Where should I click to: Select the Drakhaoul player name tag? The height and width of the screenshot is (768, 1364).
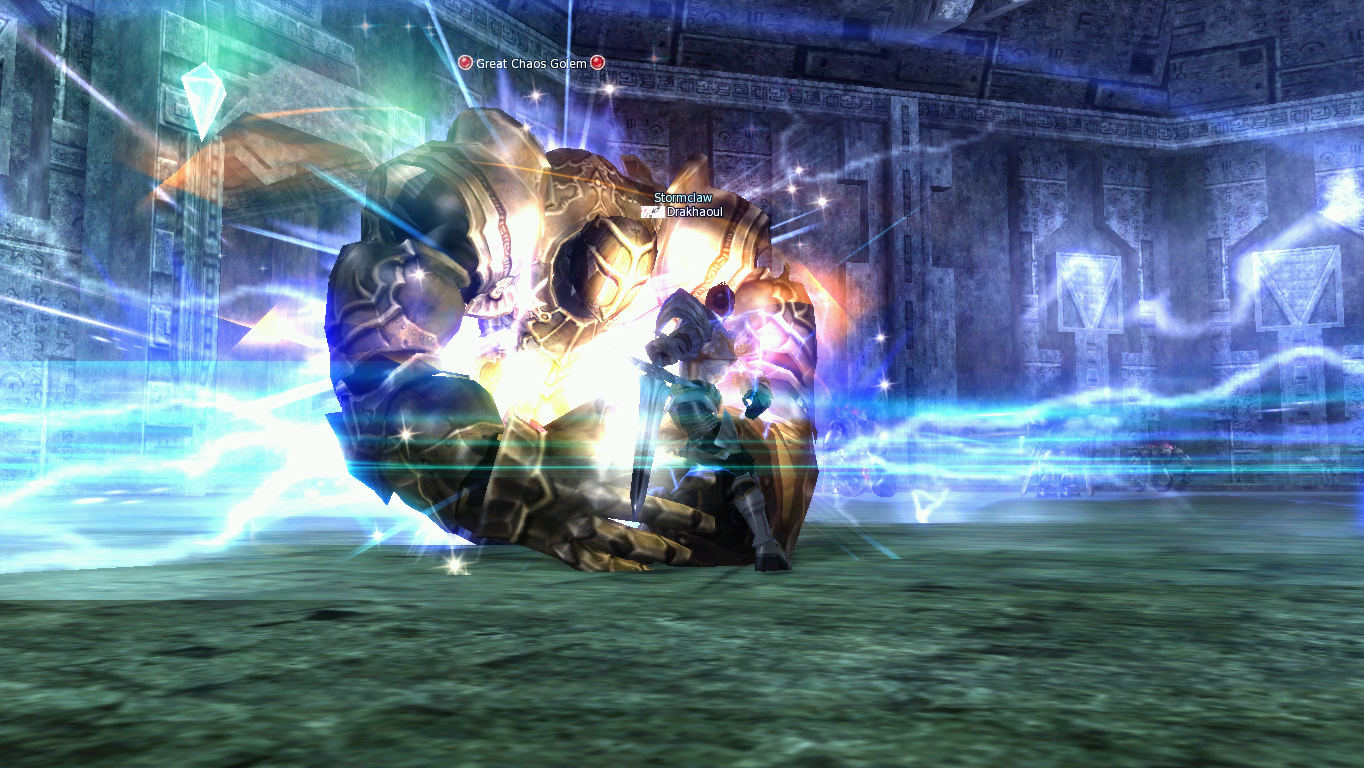pyautogui.click(x=693, y=212)
